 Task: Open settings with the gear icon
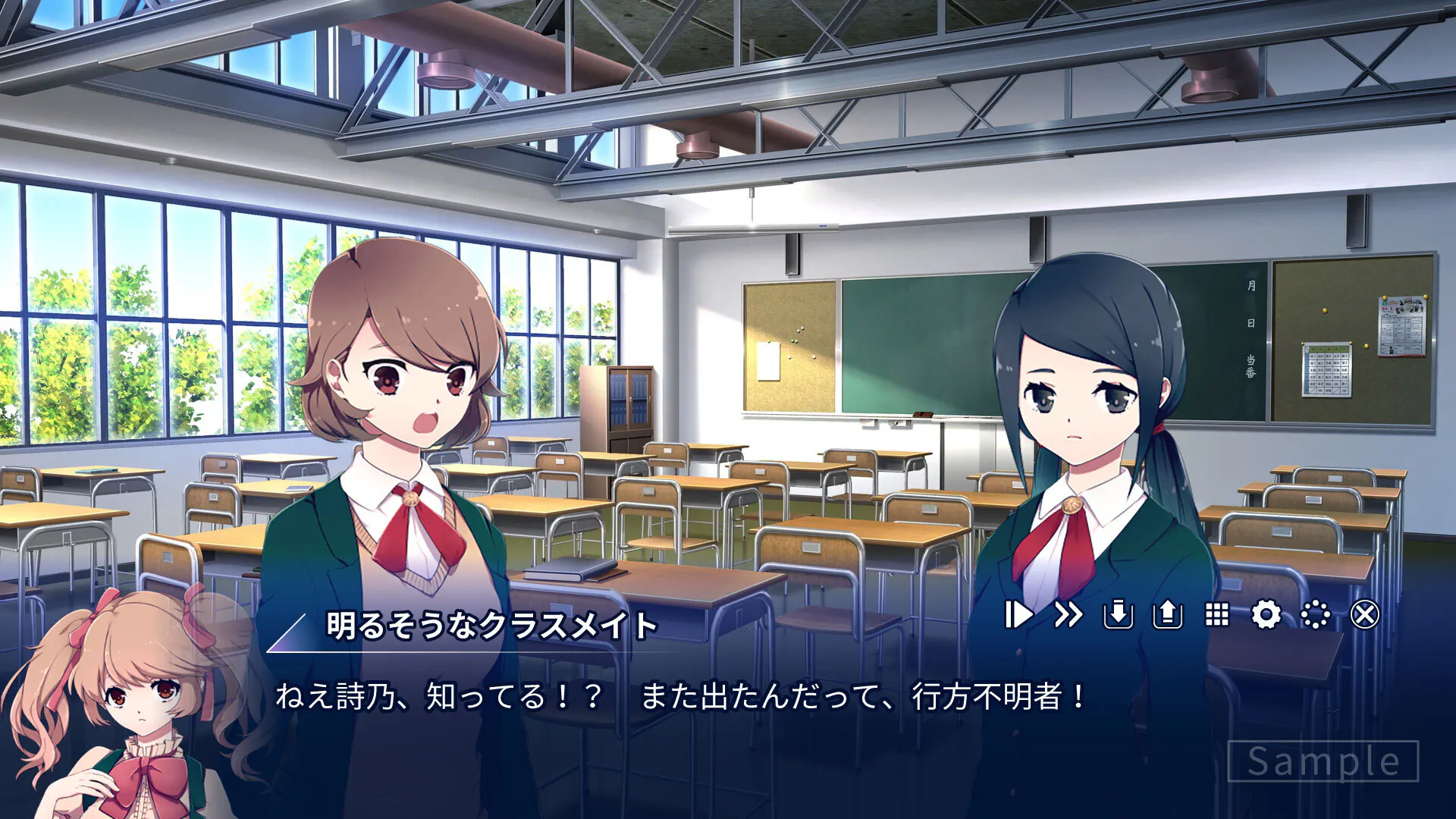[x=1266, y=615]
